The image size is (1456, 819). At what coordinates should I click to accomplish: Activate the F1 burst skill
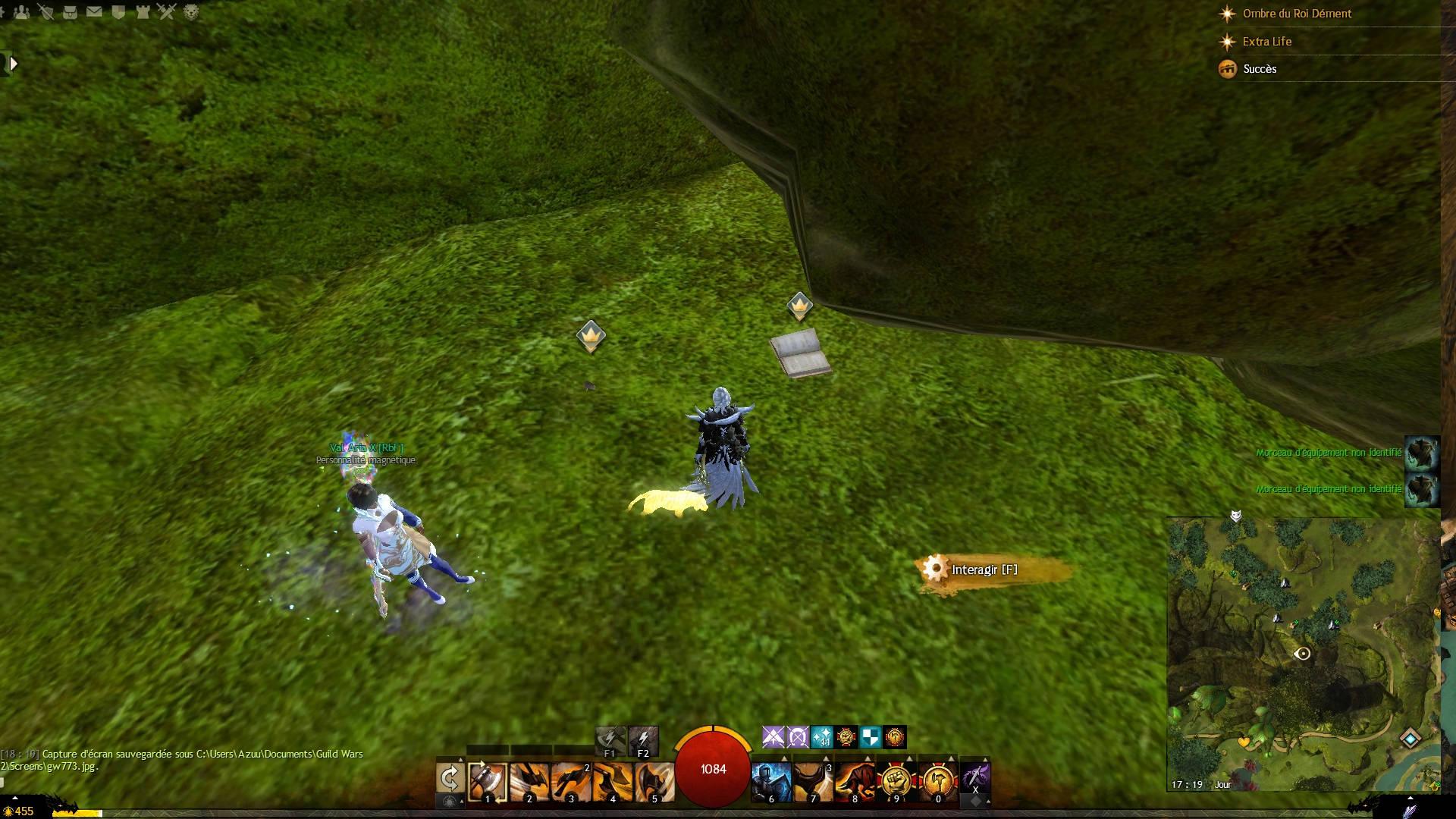610,739
